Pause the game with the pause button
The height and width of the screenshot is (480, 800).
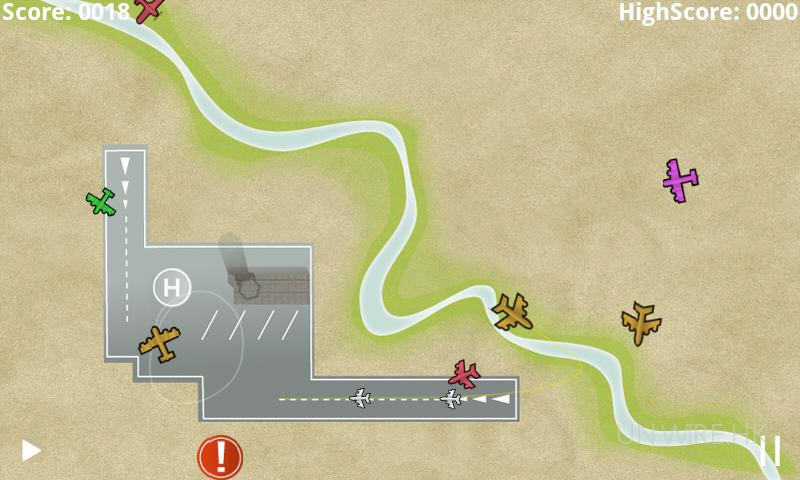(770, 450)
